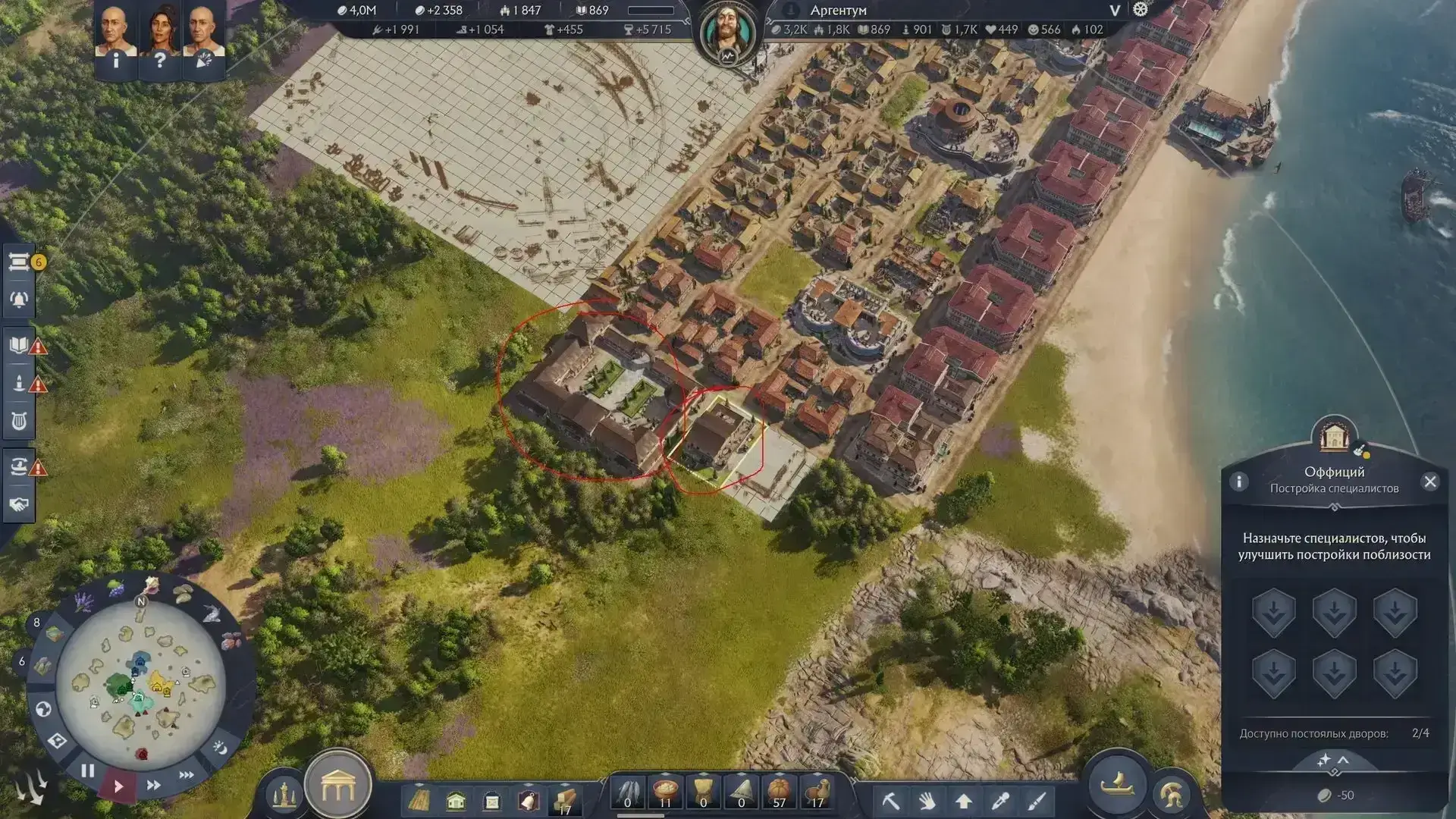
Task: Select the demolish pickaxe tool
Action: pyautogui.click(x=890, y=801)
